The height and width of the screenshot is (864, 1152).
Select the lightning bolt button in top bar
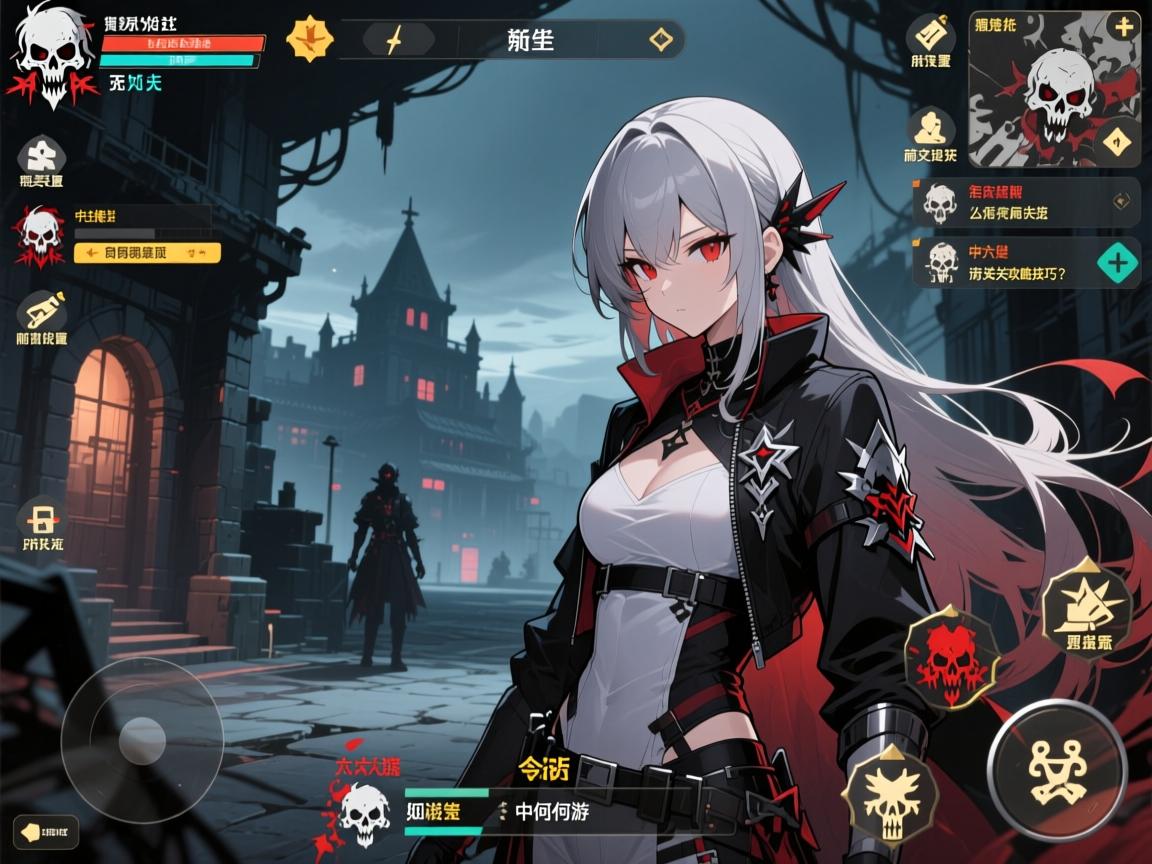(394, 40)
